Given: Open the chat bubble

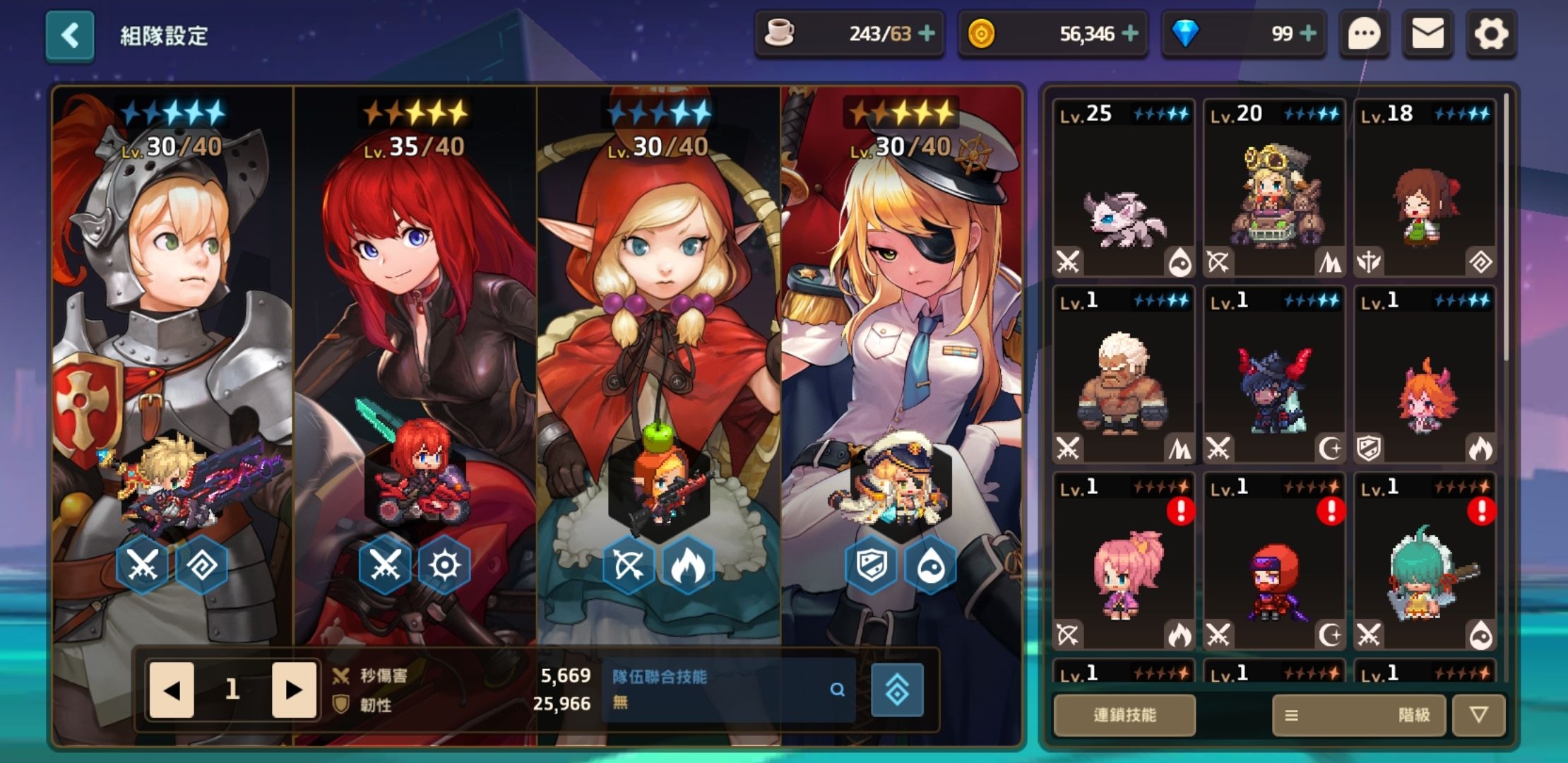Looking at the screenshot, I should pos(1364,34).
